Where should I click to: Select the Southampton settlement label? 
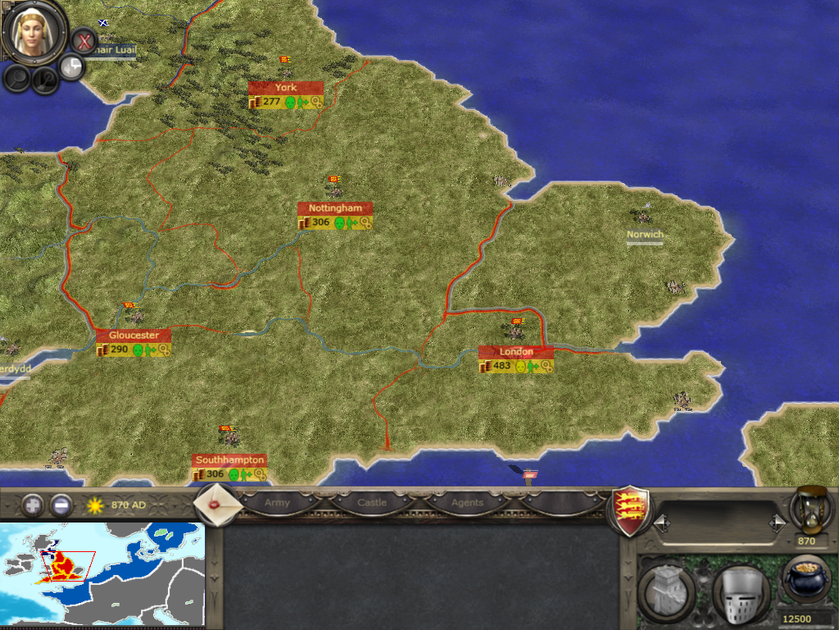pyautogui.click(x=230, y=460)
